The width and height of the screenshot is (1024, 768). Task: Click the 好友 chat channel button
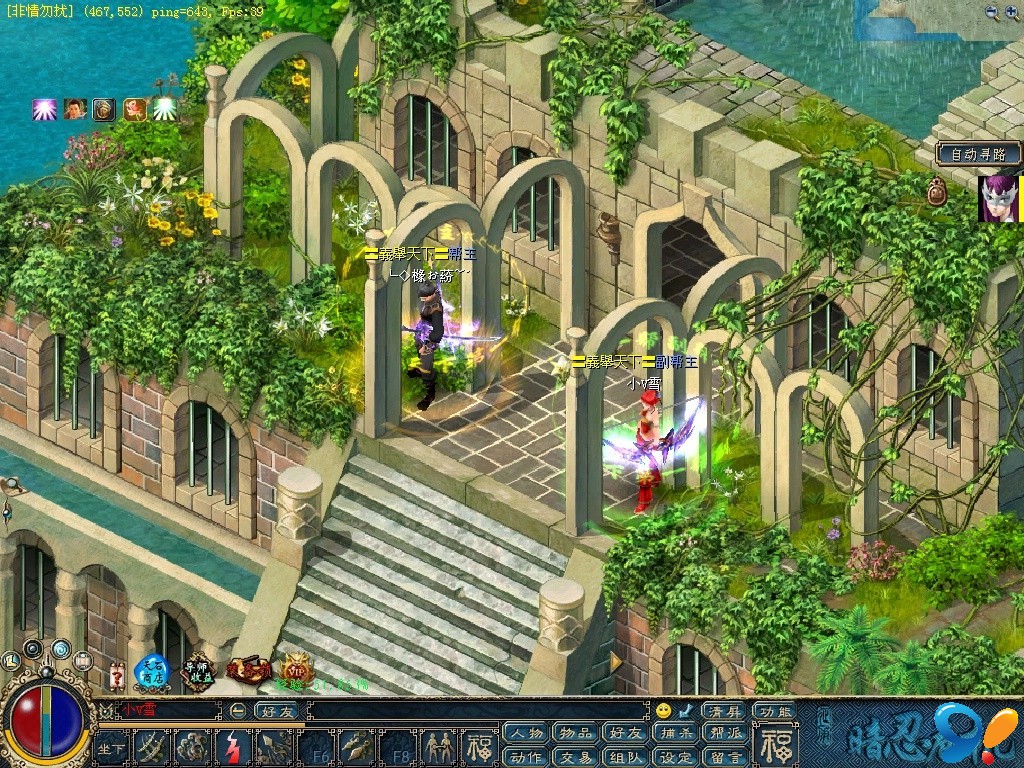click(x=277, y=711)
